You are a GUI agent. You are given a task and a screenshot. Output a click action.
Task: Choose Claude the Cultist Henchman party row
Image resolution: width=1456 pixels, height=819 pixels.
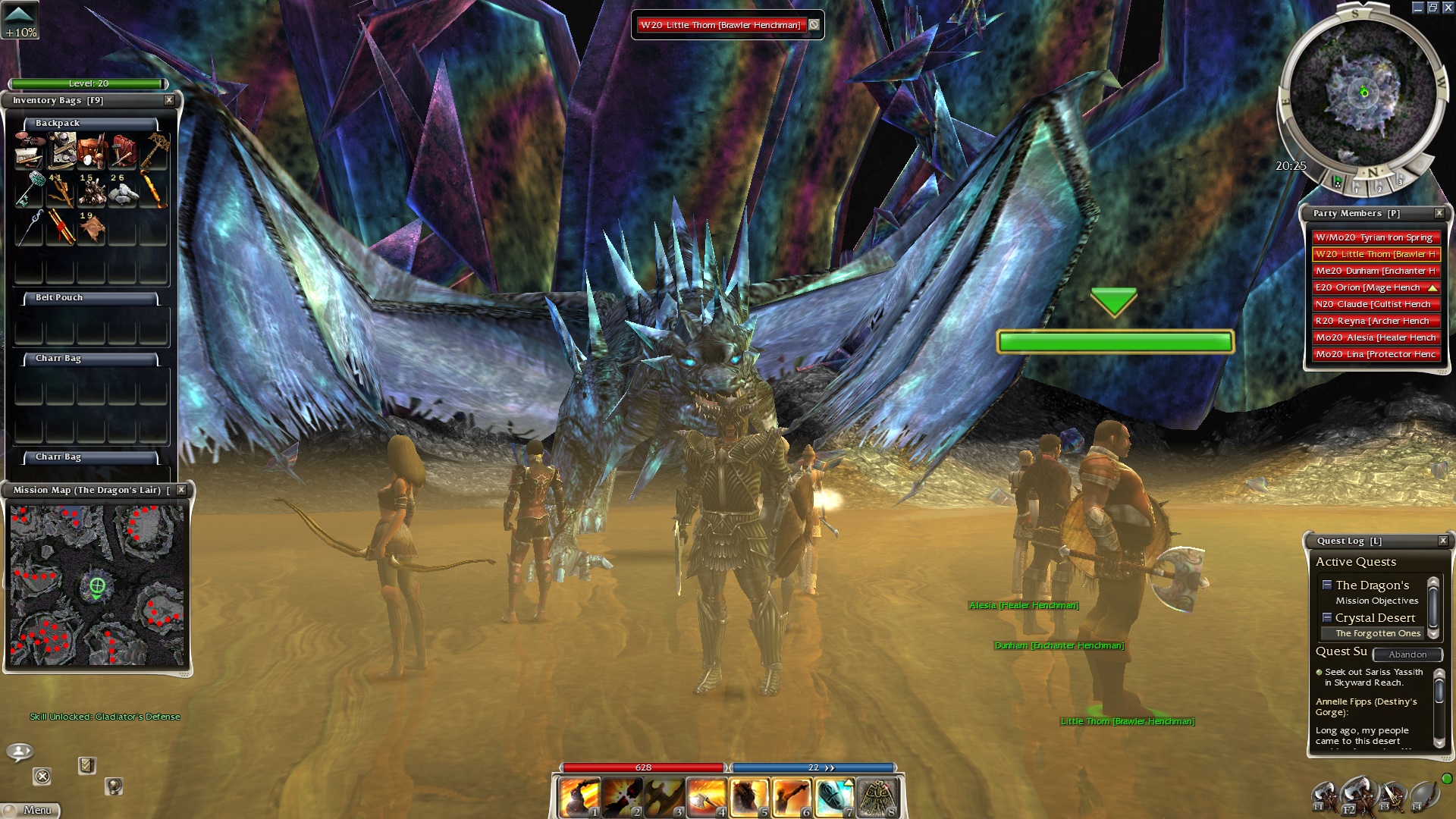[x=1374, y=304]
